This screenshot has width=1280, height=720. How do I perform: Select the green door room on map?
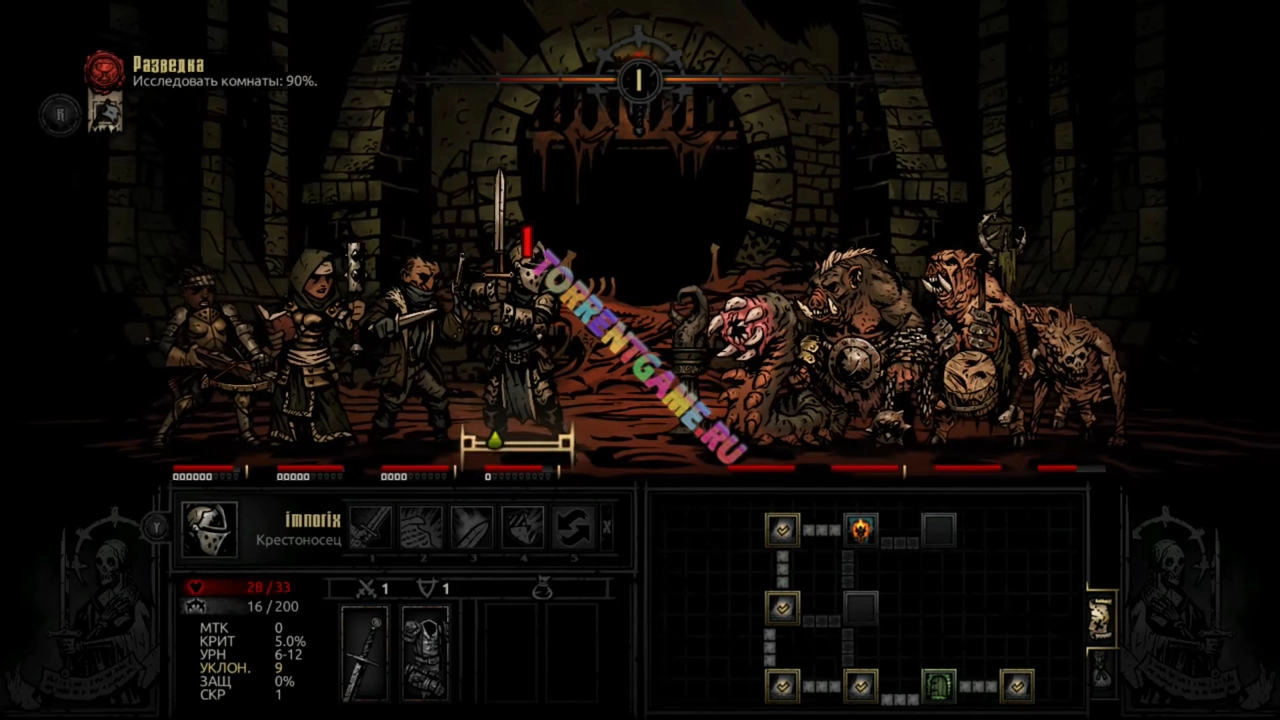pyautogui.click(x=938, y=686)
